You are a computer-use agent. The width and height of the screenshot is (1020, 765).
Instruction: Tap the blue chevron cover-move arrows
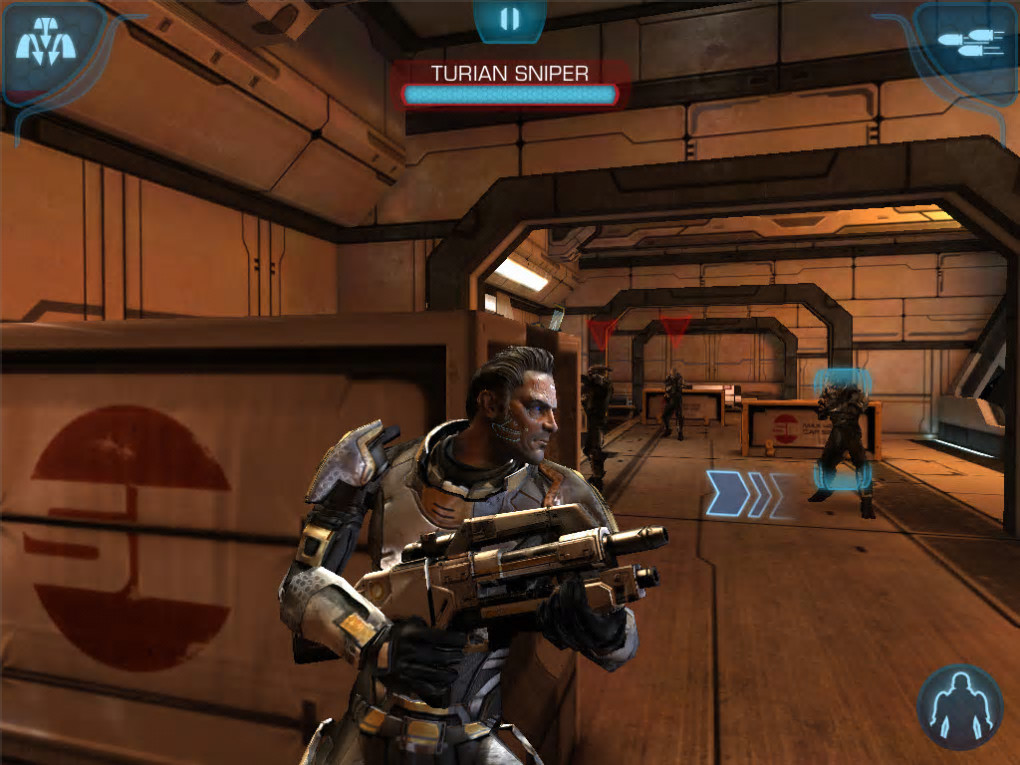coord(744,493)
